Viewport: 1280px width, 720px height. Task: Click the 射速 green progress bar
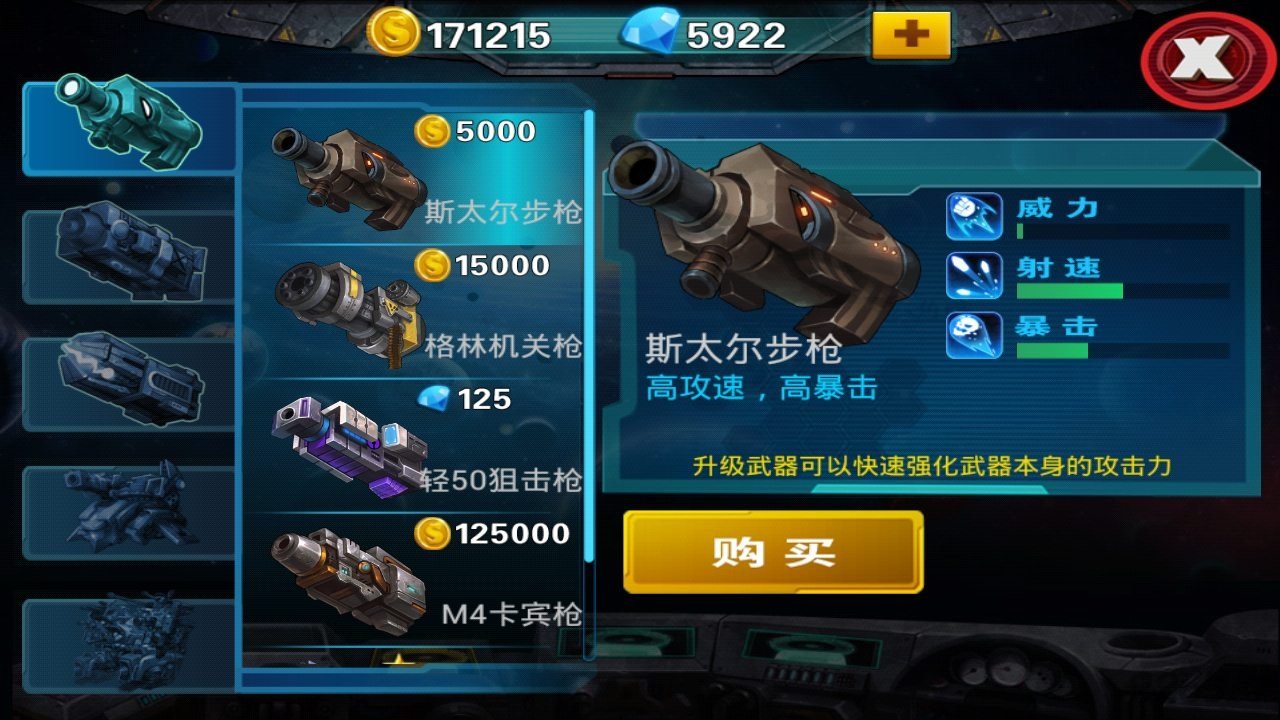1070,290
